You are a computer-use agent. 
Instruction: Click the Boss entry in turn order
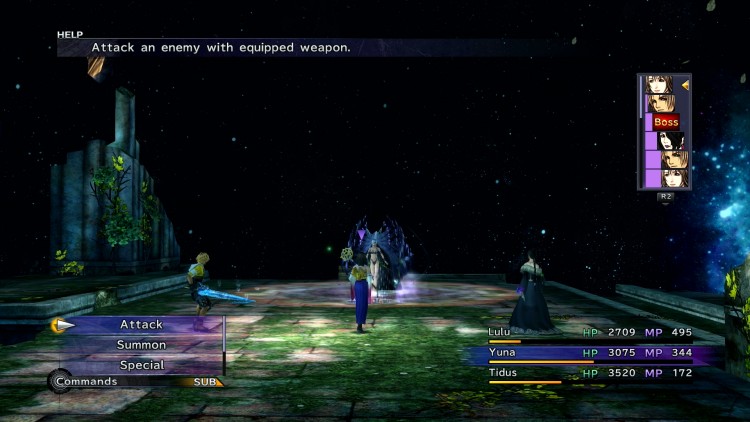(x=666, y=122)
